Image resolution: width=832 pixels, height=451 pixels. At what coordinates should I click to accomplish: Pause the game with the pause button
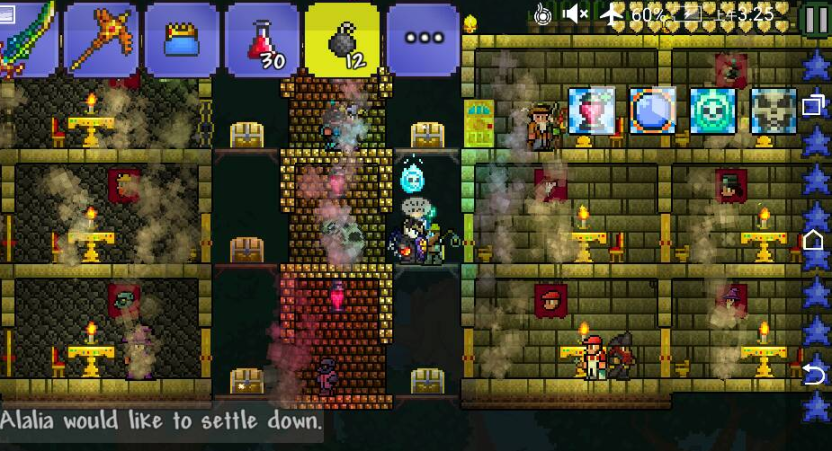(816, 16)
